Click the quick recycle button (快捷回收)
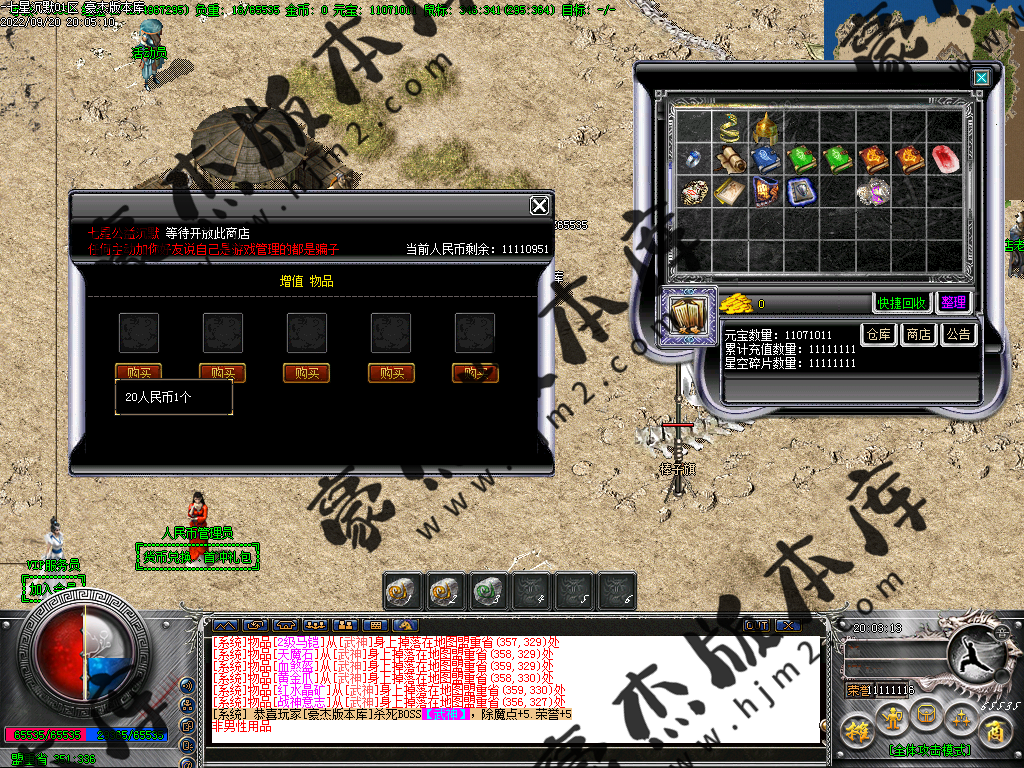The width and height of the screenshot is (1024, 768). pyautogui.click(x=901, y=303)
